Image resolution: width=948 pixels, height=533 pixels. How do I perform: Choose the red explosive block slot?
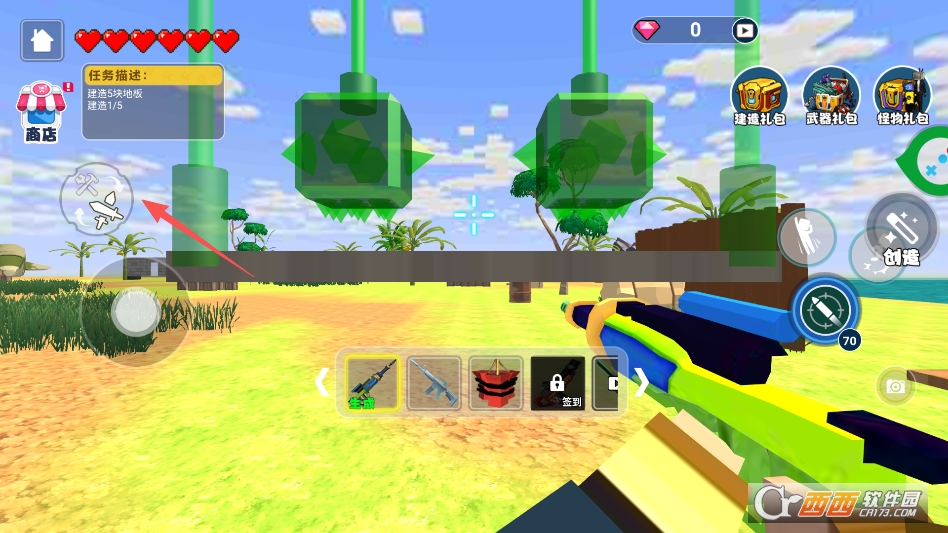point(496,382)
